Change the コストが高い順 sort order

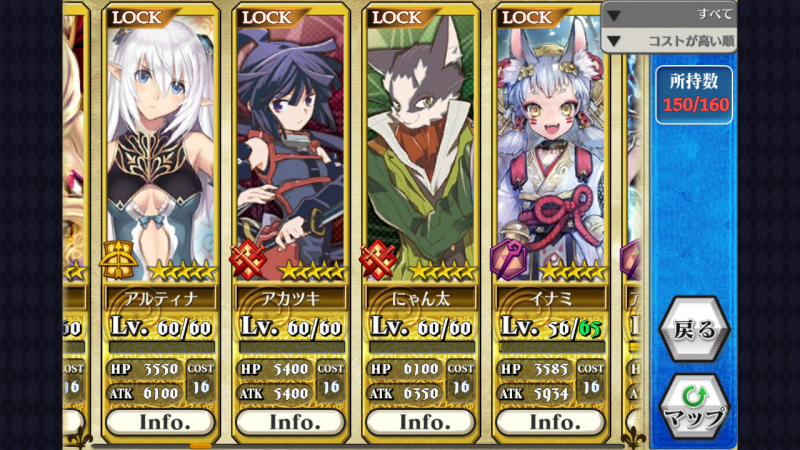click(668, 41)
